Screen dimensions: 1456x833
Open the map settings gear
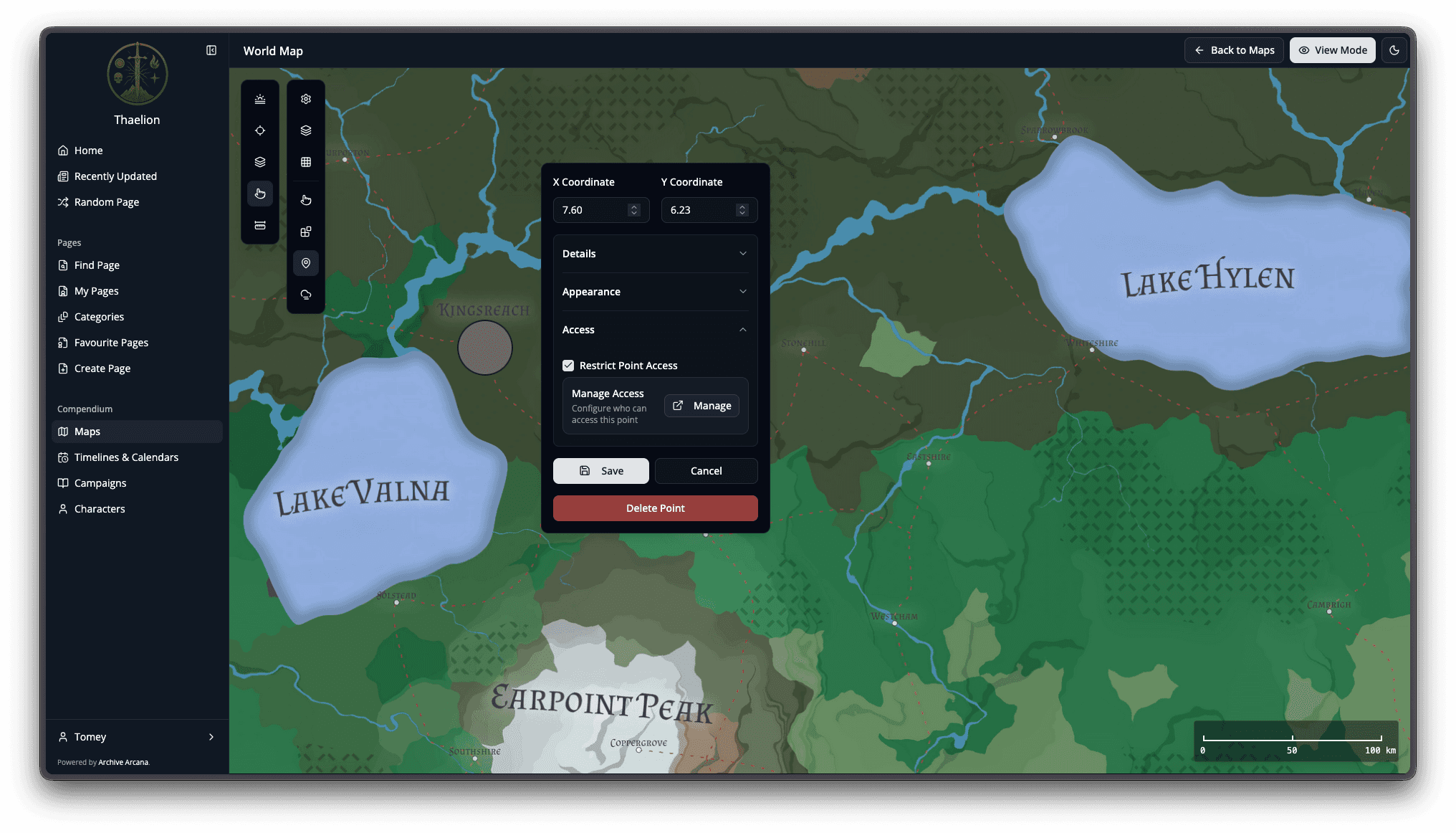click(x=306, y=99)
